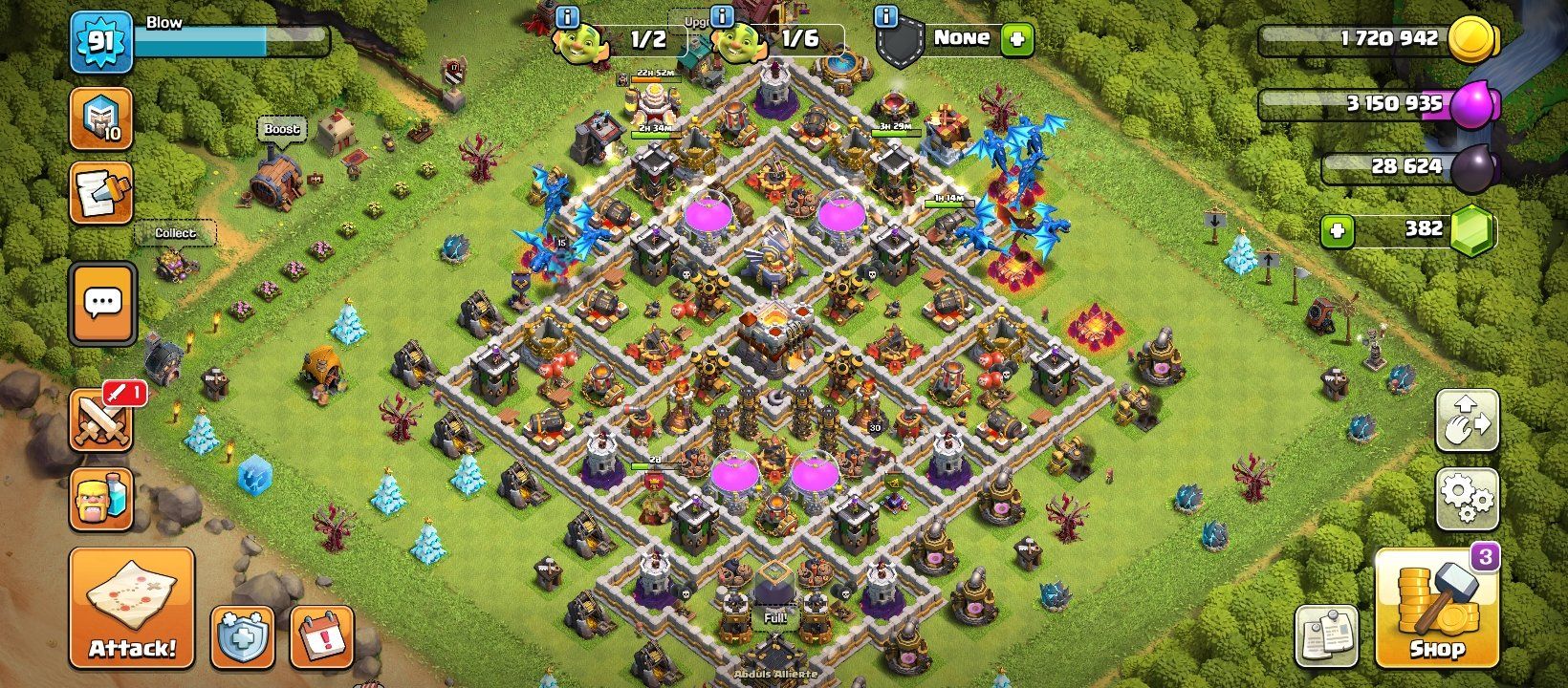The image size is (1568, 688).
Task: Open the chat speech bubble panel
Action: (102, 303)
